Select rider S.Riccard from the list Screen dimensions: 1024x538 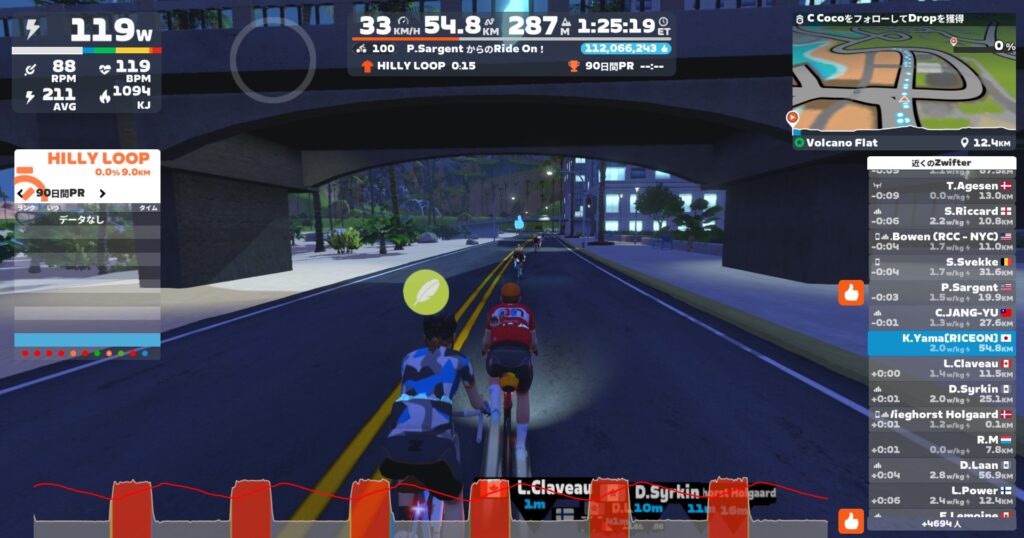[941, 216]
